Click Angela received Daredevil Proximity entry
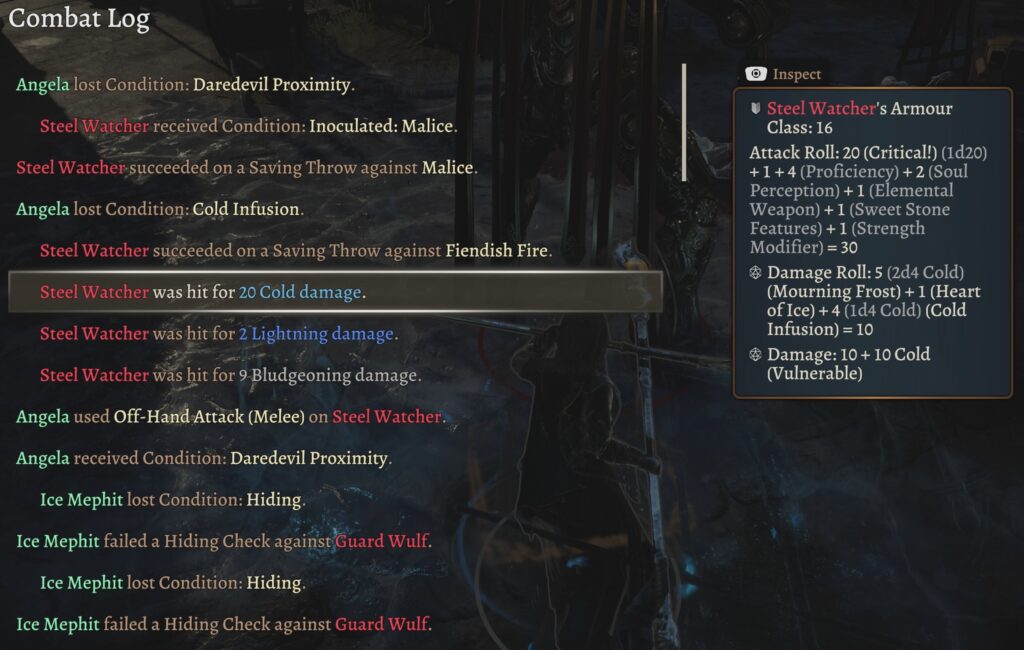1024x650 pixels. (x=204, y=459)
